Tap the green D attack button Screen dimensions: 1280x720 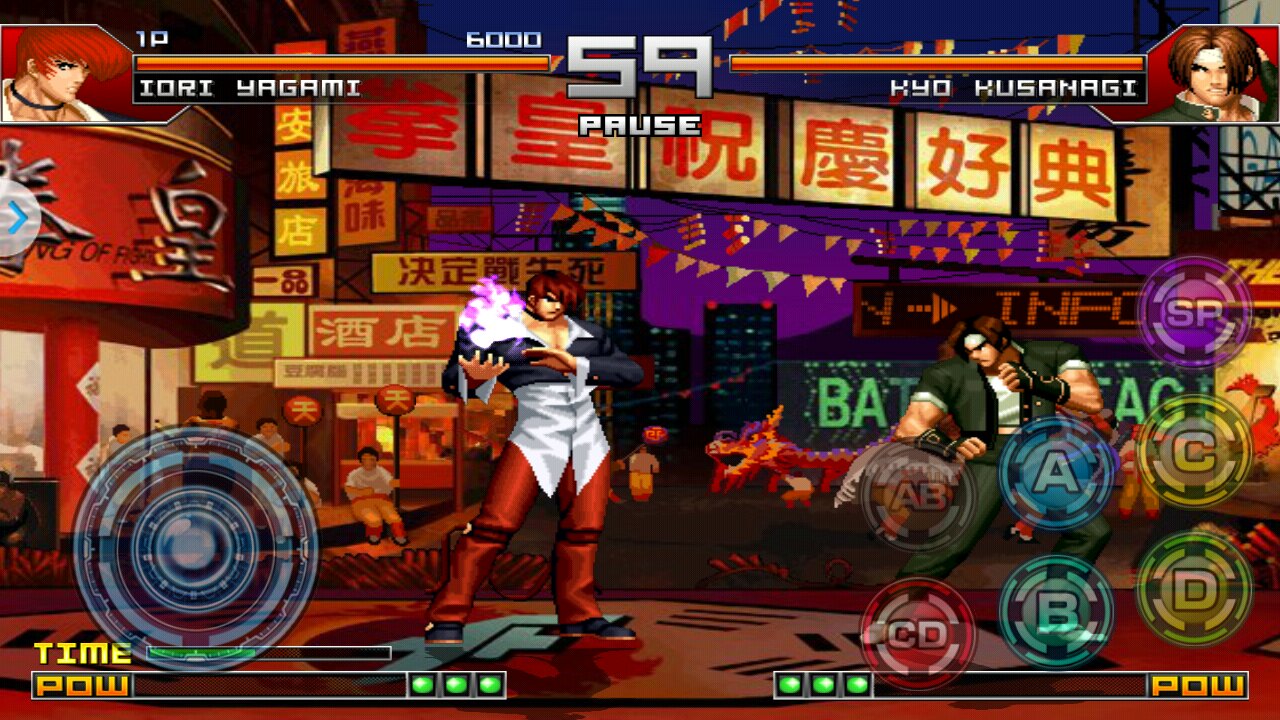tap(1194, 590)
